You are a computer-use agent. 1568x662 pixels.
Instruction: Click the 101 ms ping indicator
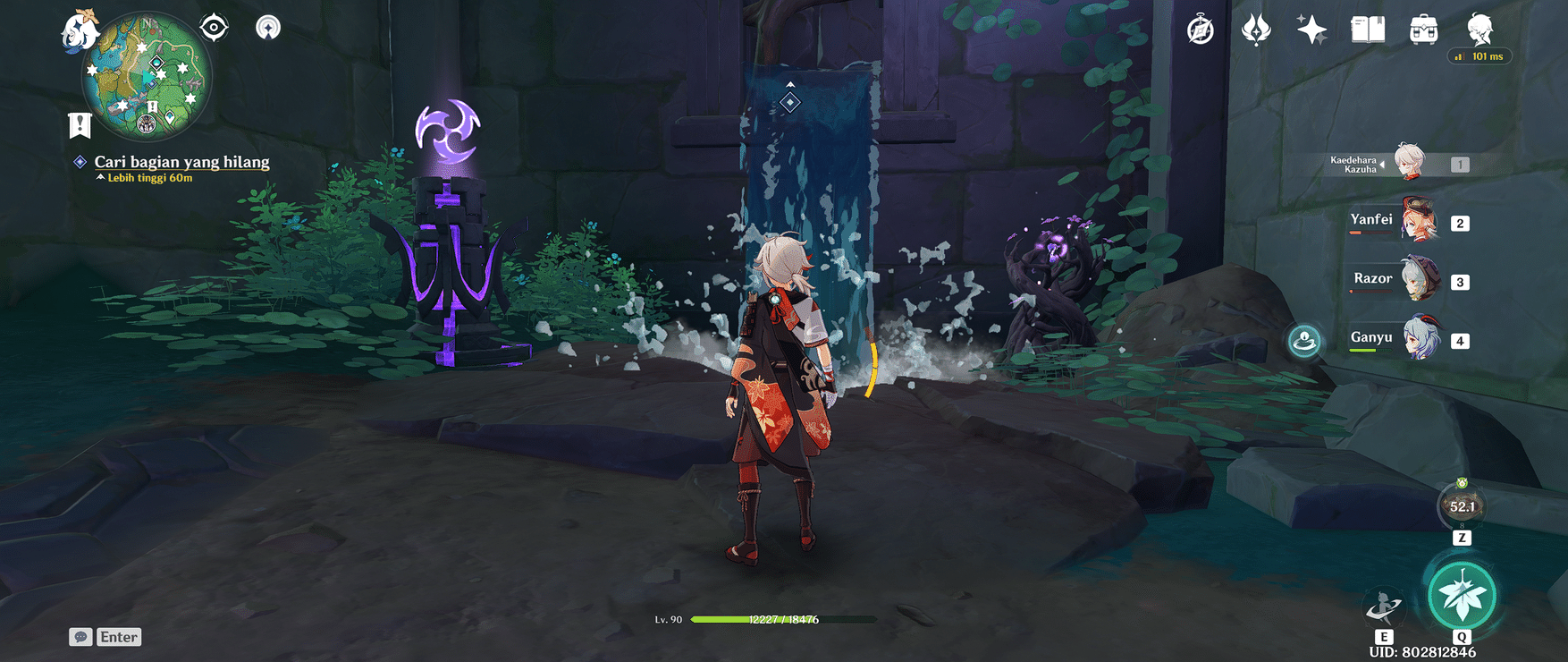tap(1479, 55)
